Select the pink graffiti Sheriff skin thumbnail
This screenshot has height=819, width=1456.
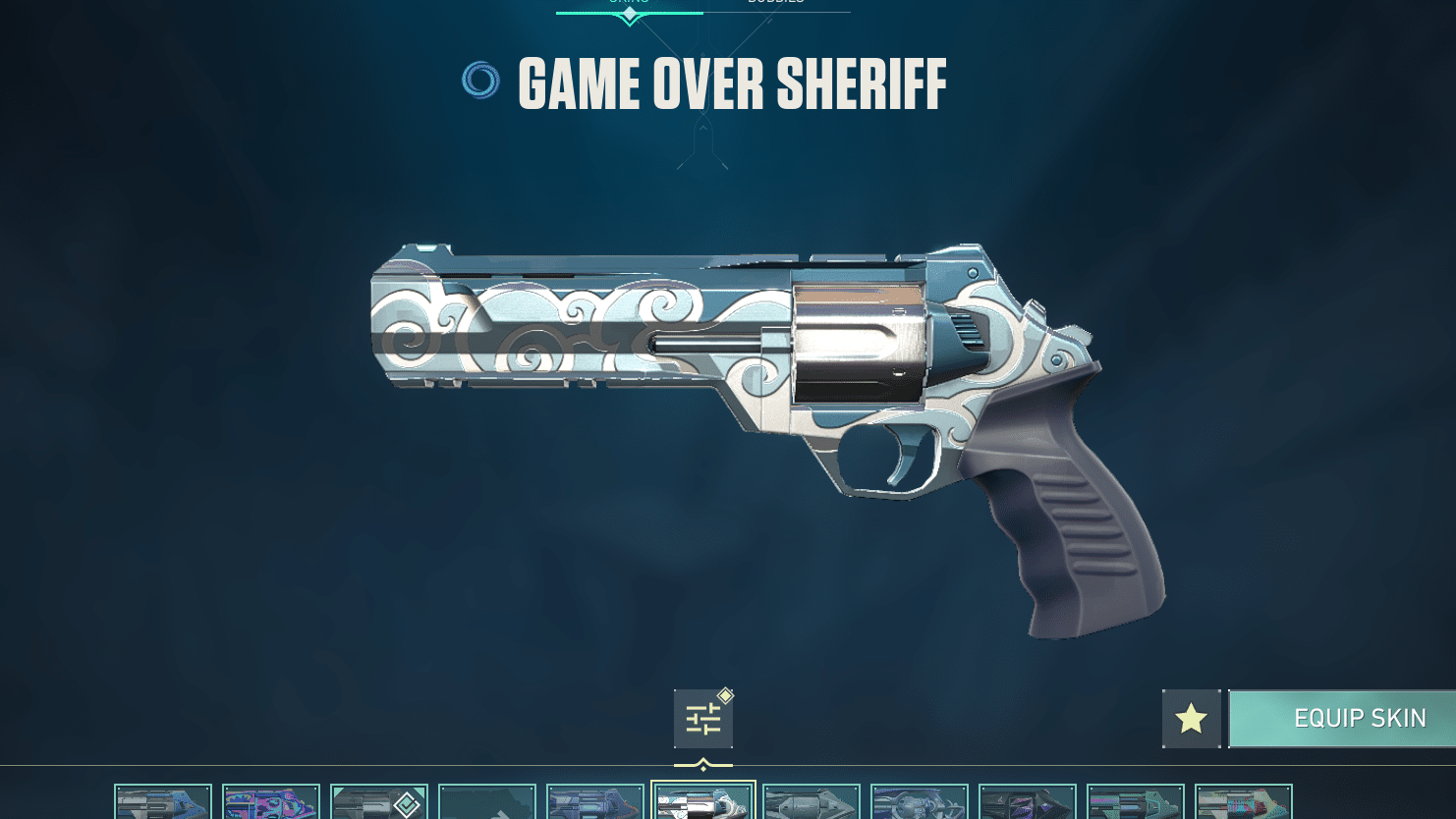[271, 802]
